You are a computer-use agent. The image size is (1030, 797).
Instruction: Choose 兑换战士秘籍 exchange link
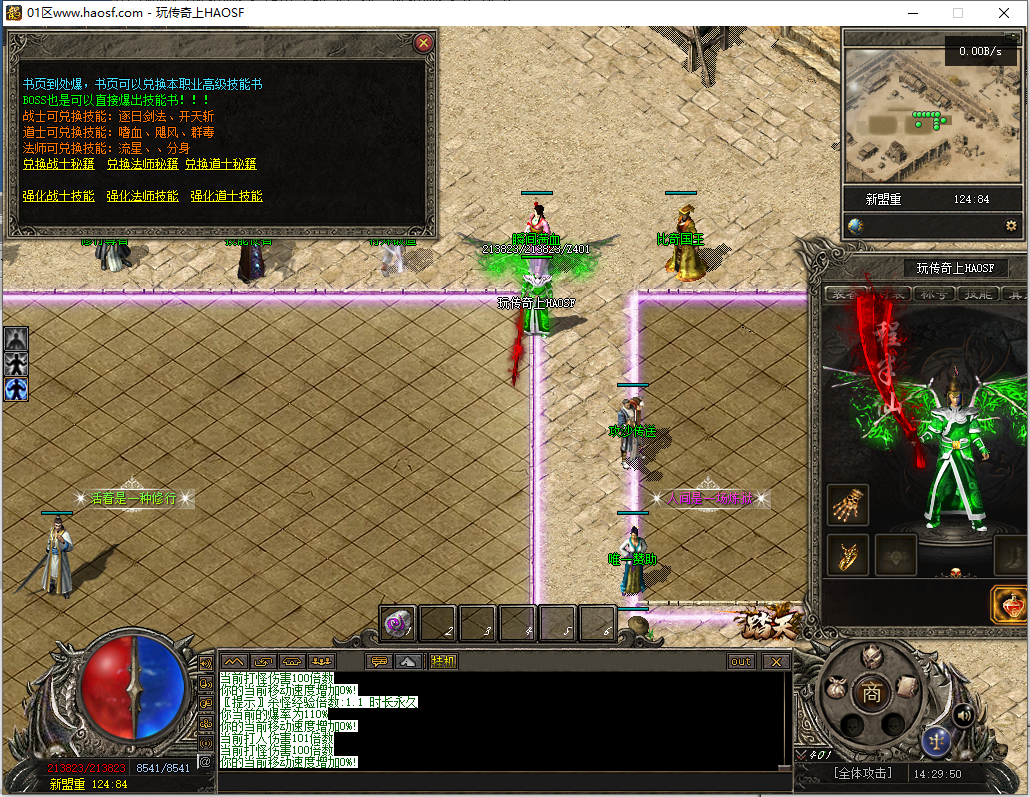tap(58, 164)
